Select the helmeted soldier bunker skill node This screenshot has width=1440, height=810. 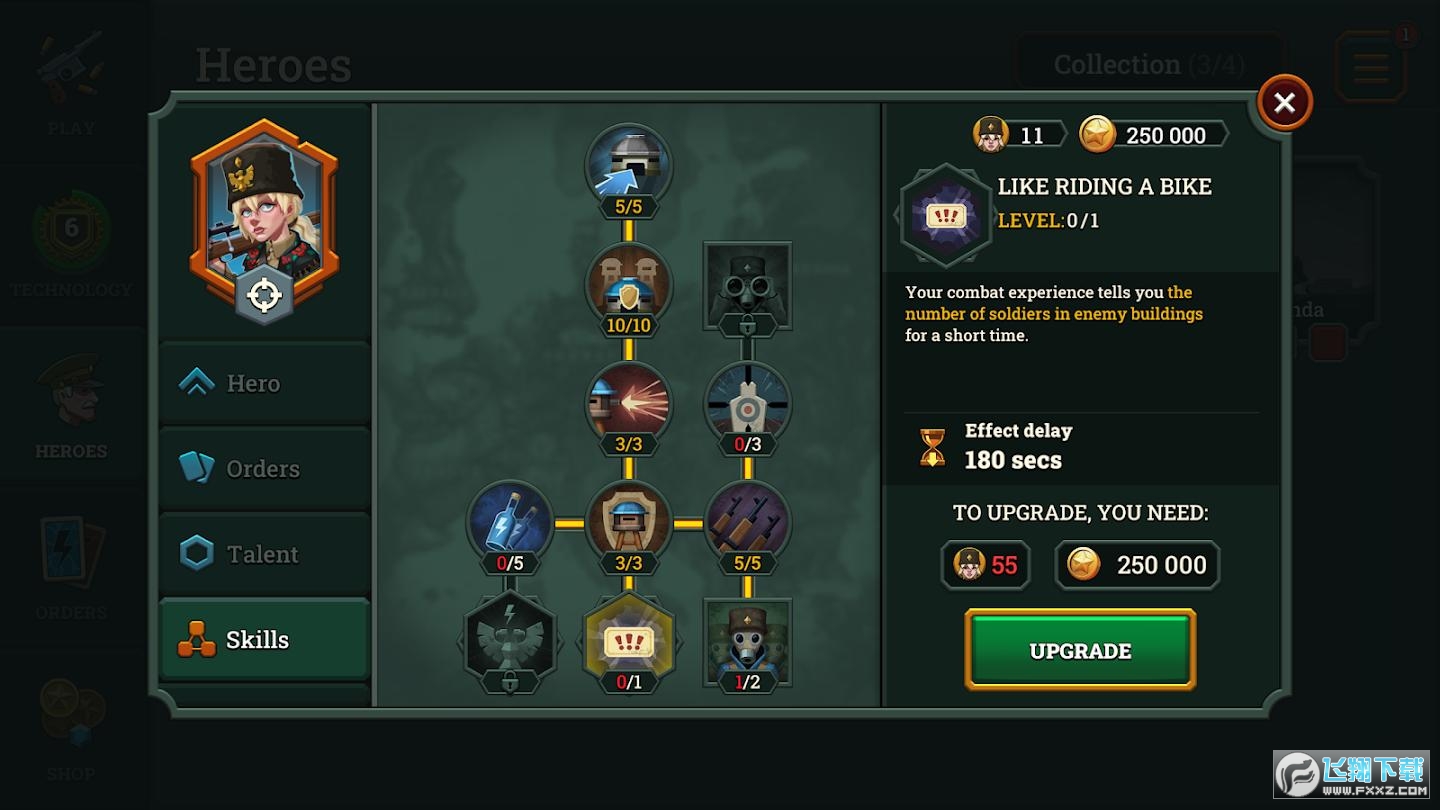point(628,522)
